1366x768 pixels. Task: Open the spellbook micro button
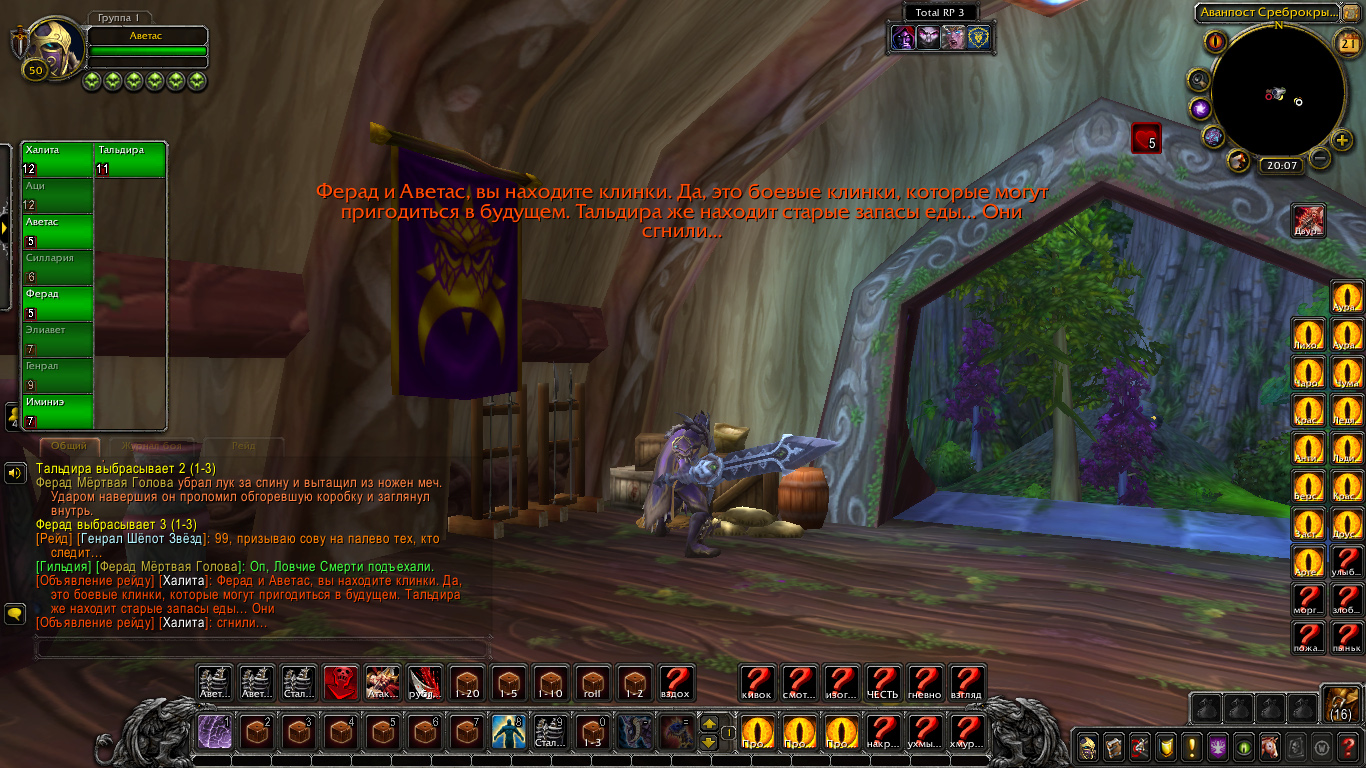coord(1114,746)
